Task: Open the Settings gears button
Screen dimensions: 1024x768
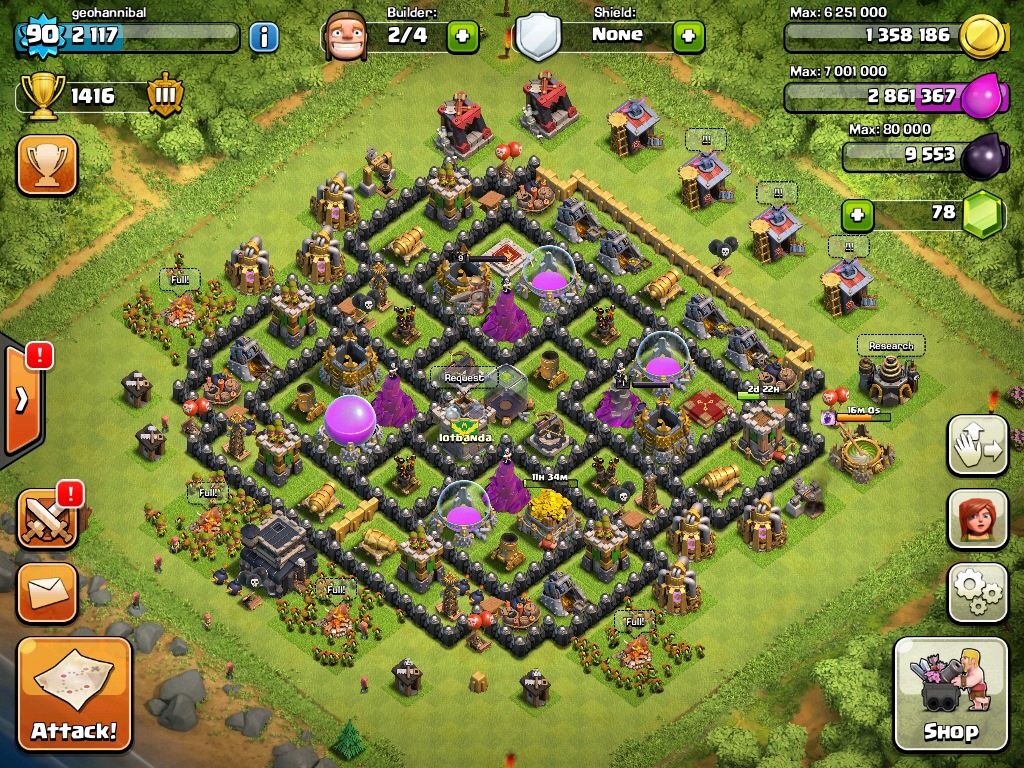Action: click(x=977, y=593)
